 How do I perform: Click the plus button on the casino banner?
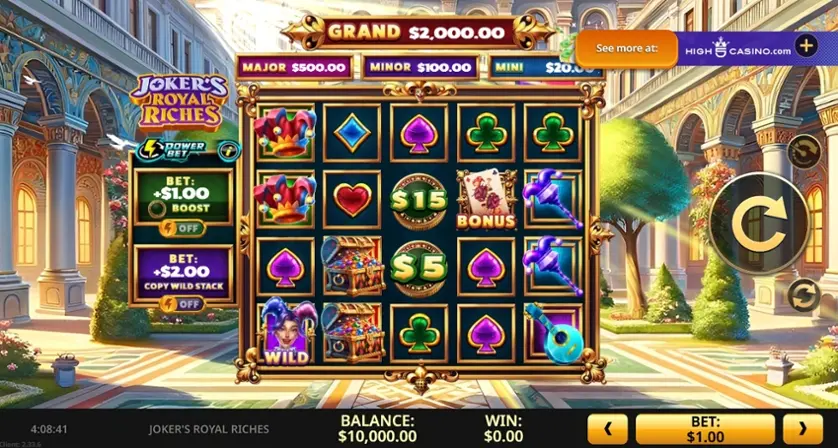pyautogui.click(x=807, y=48)
